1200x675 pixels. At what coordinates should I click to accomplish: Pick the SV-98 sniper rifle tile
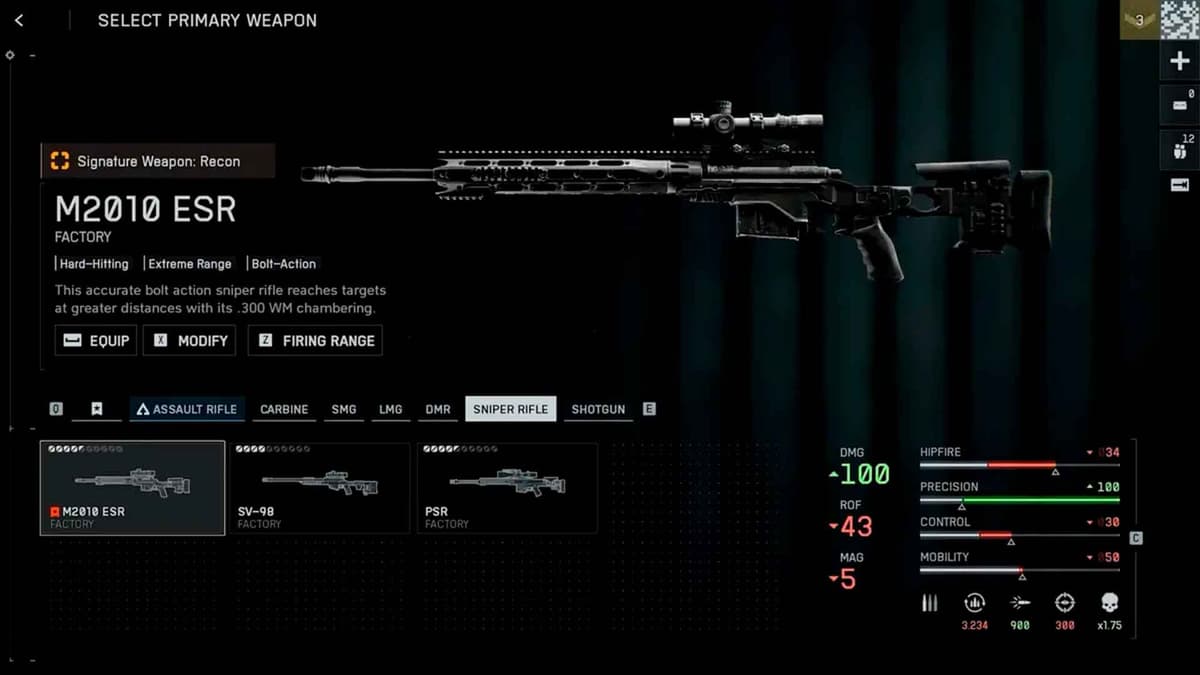click(319, 488)
